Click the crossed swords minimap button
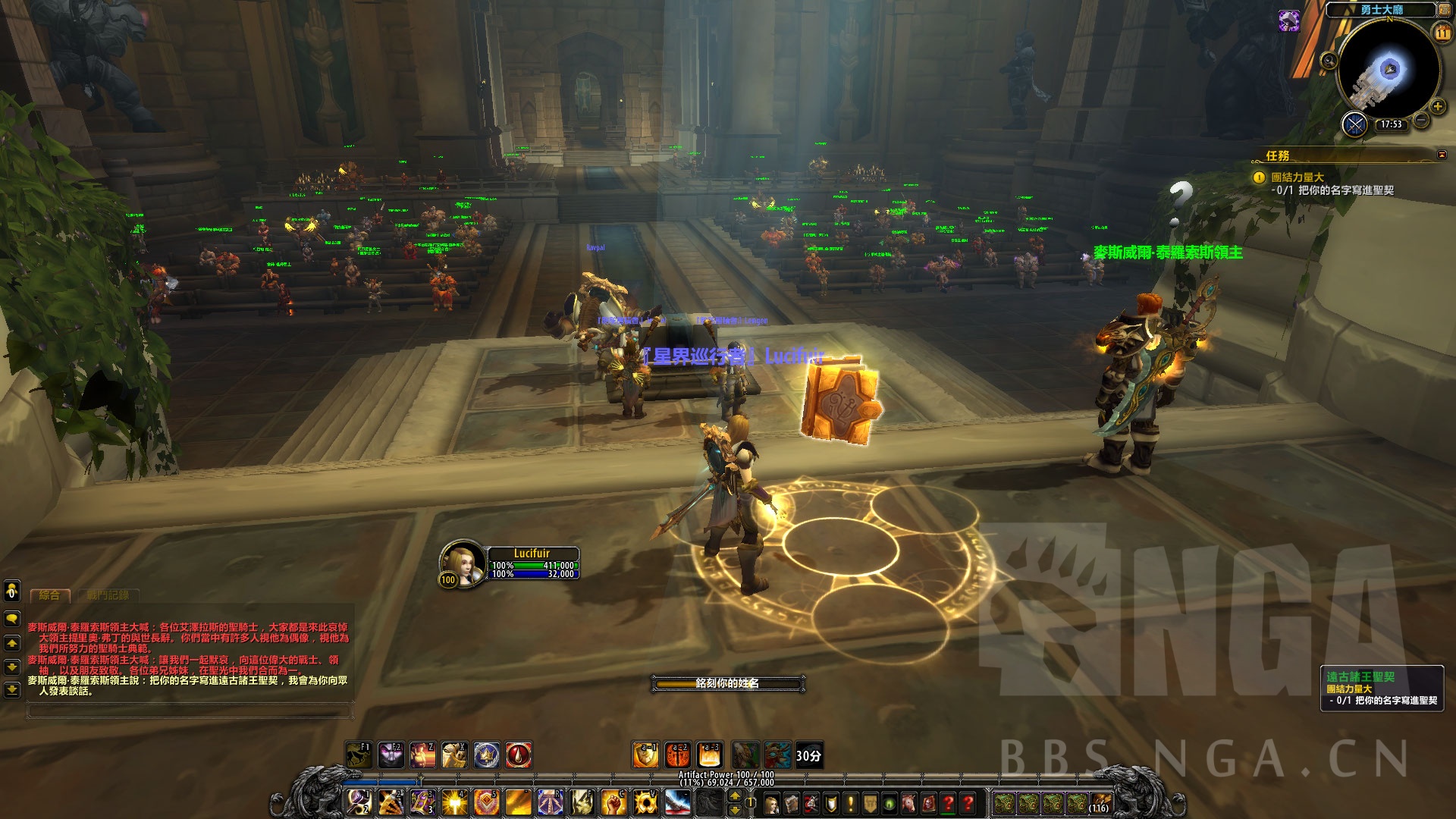This screenshot has height=819, width=1456. (1354, 124)
